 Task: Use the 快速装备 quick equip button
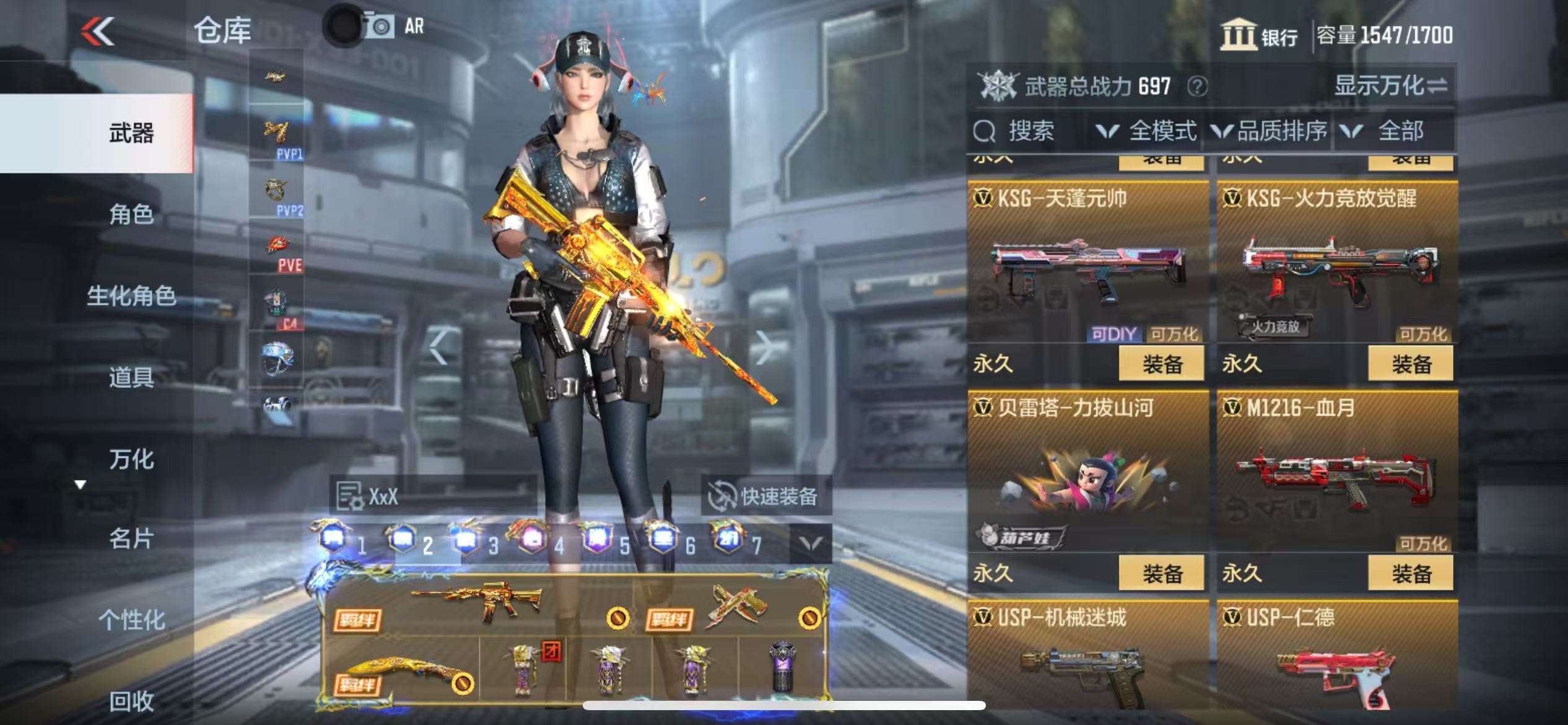click(765, 496)
